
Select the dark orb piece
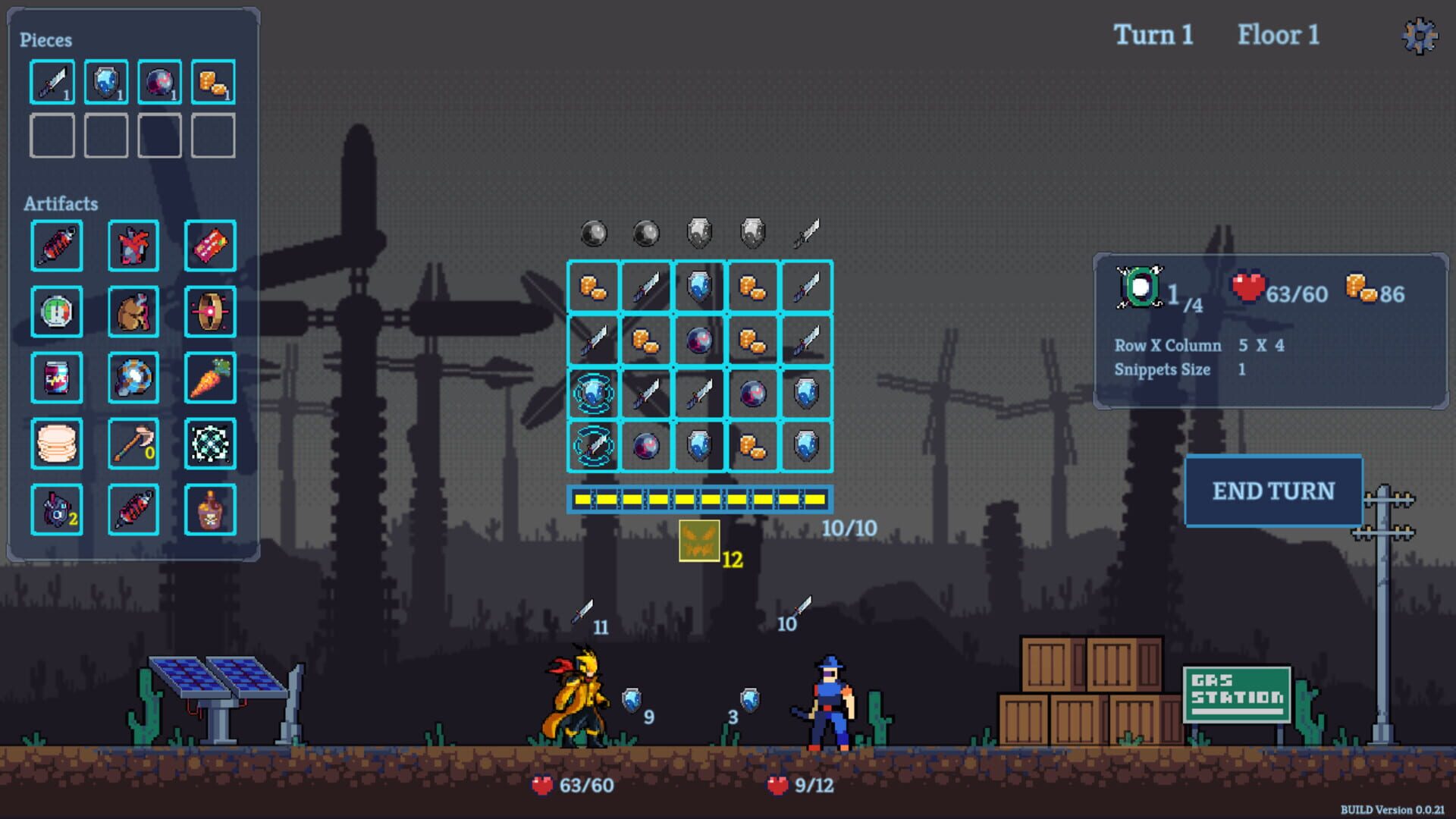pyautogui.click(x=159, y=82)
